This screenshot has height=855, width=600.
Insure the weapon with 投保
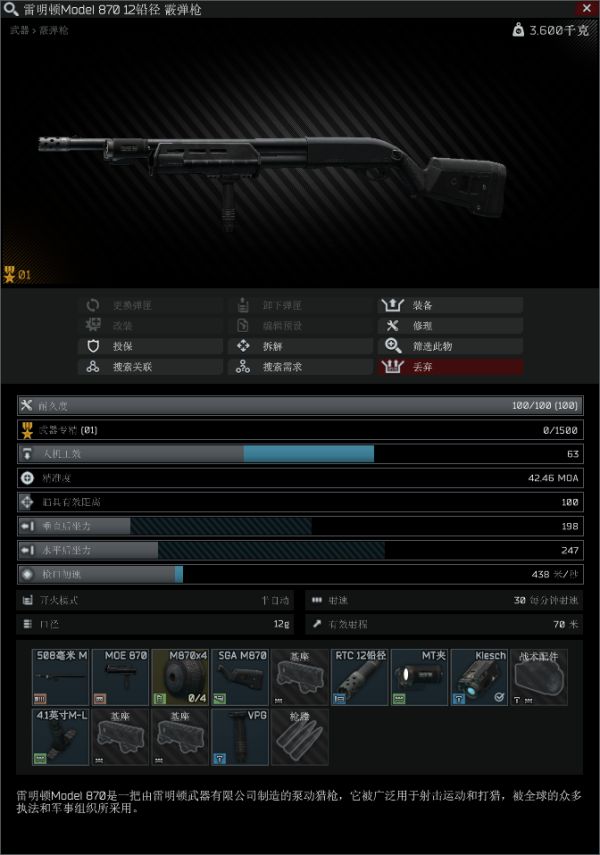[x=150, y=346]
